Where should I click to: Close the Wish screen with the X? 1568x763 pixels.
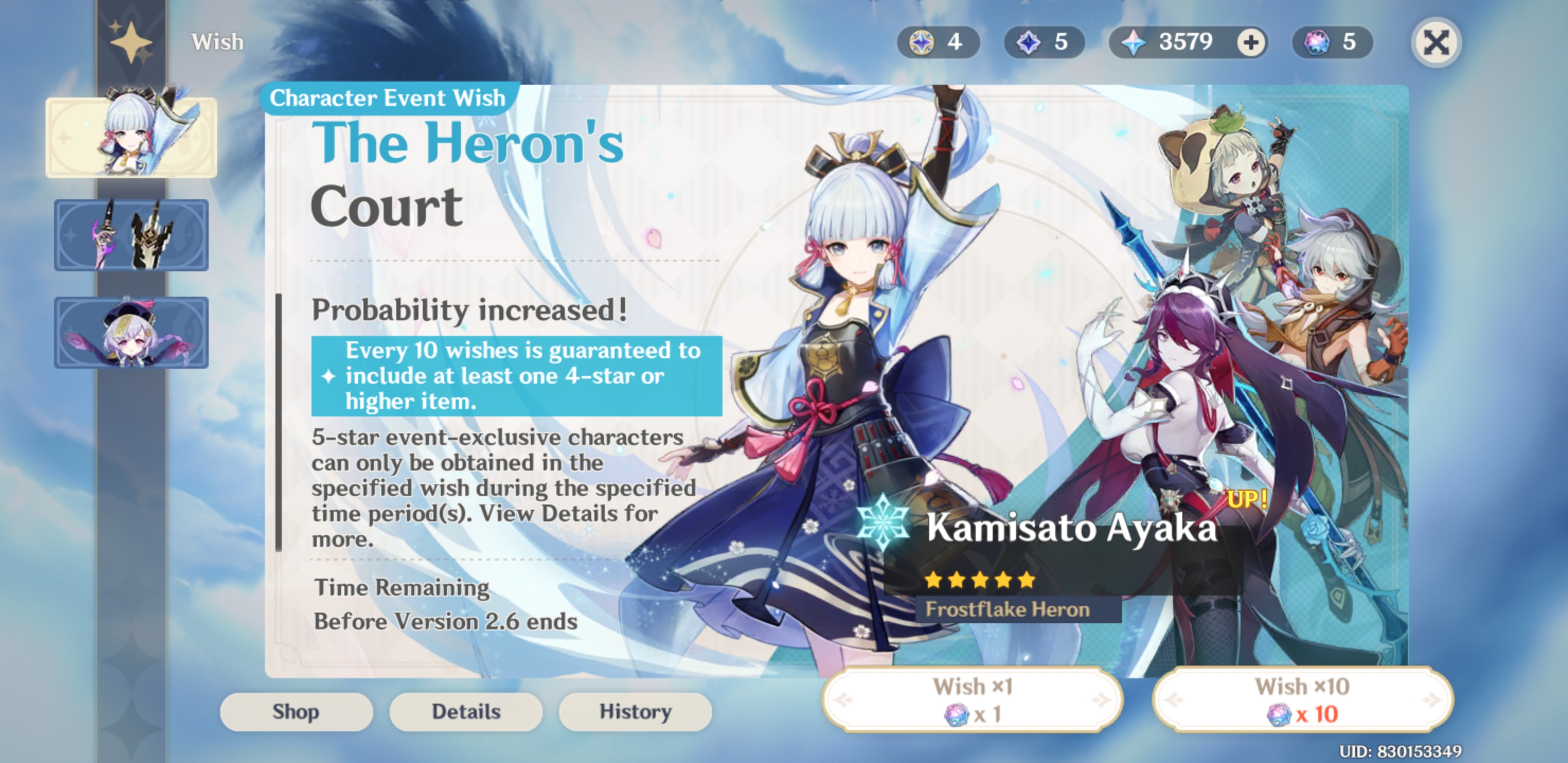(x=1437, y=41)
